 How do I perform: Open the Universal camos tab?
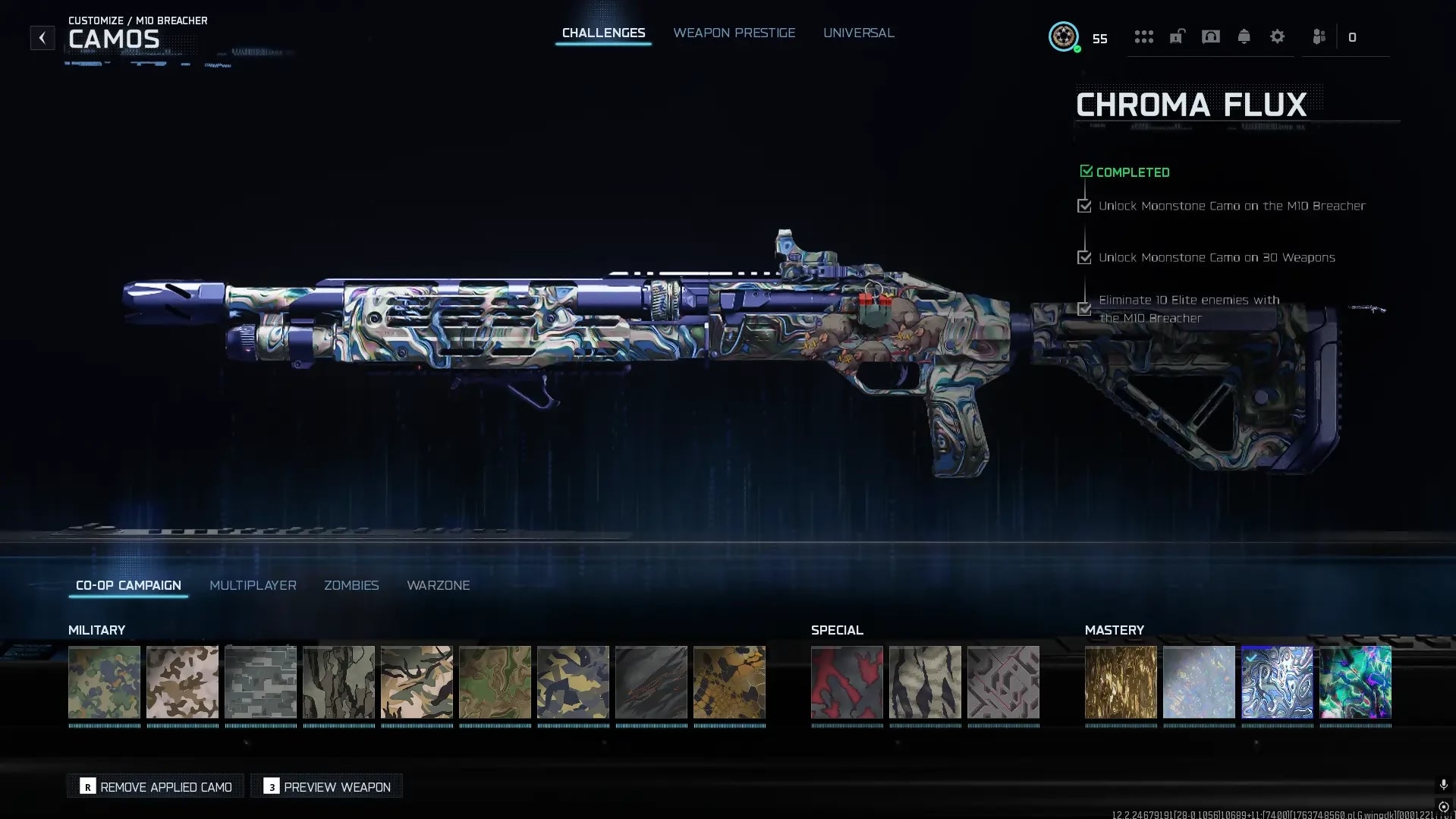(x=858, y=33)
